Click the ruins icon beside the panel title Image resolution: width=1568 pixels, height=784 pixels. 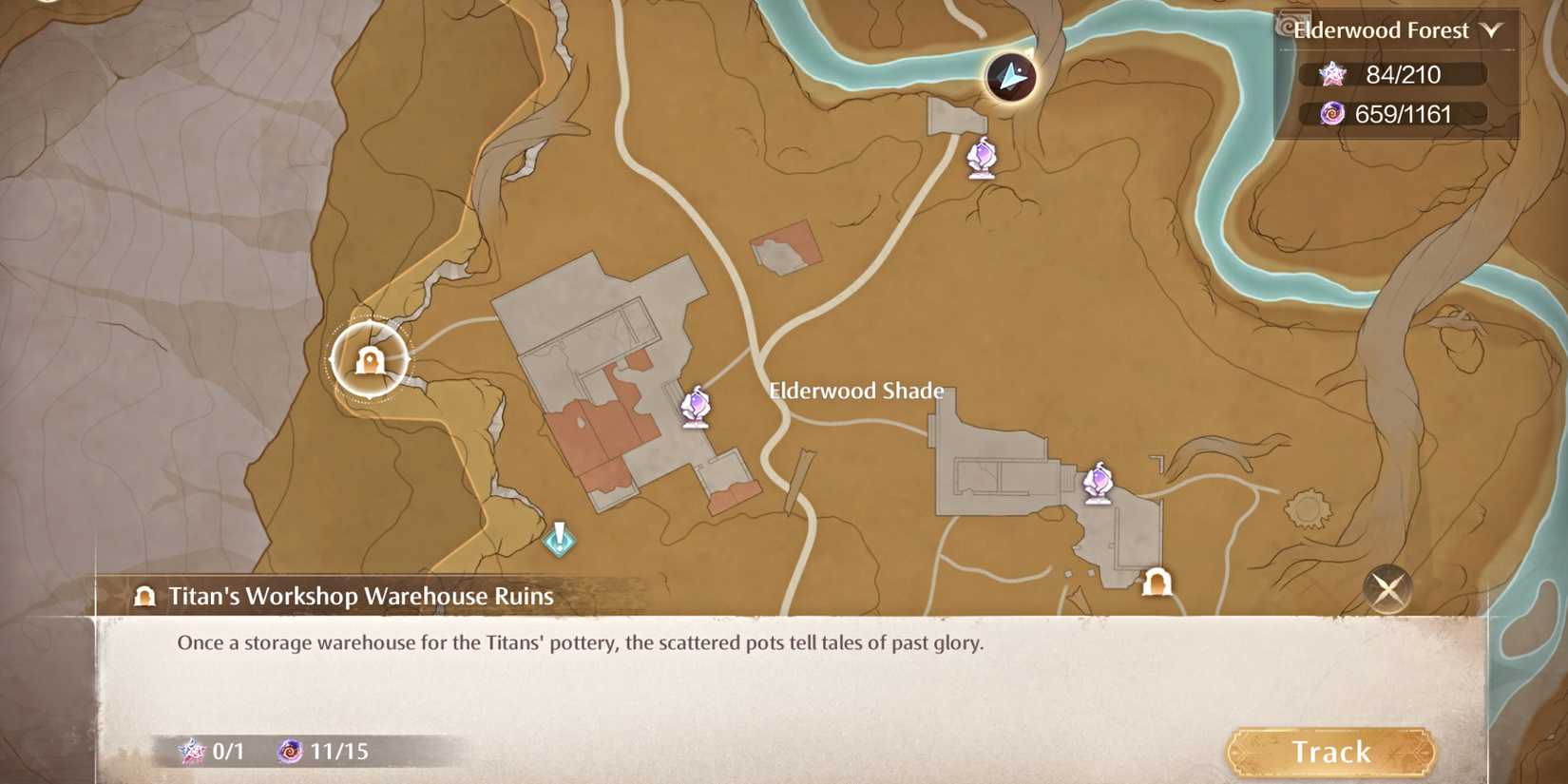(x=144, y=597)
